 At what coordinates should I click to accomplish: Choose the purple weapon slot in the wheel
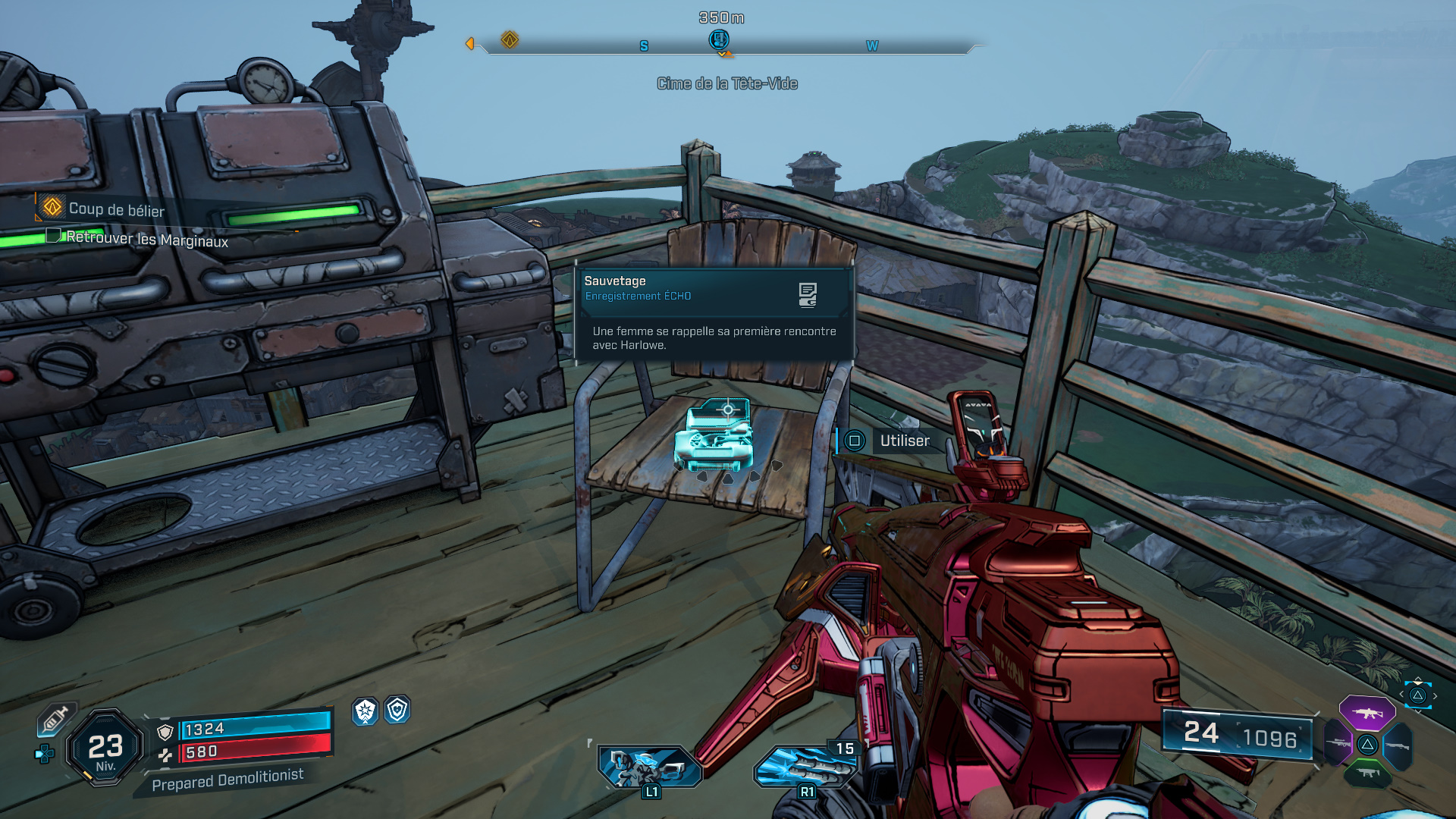1367,713
